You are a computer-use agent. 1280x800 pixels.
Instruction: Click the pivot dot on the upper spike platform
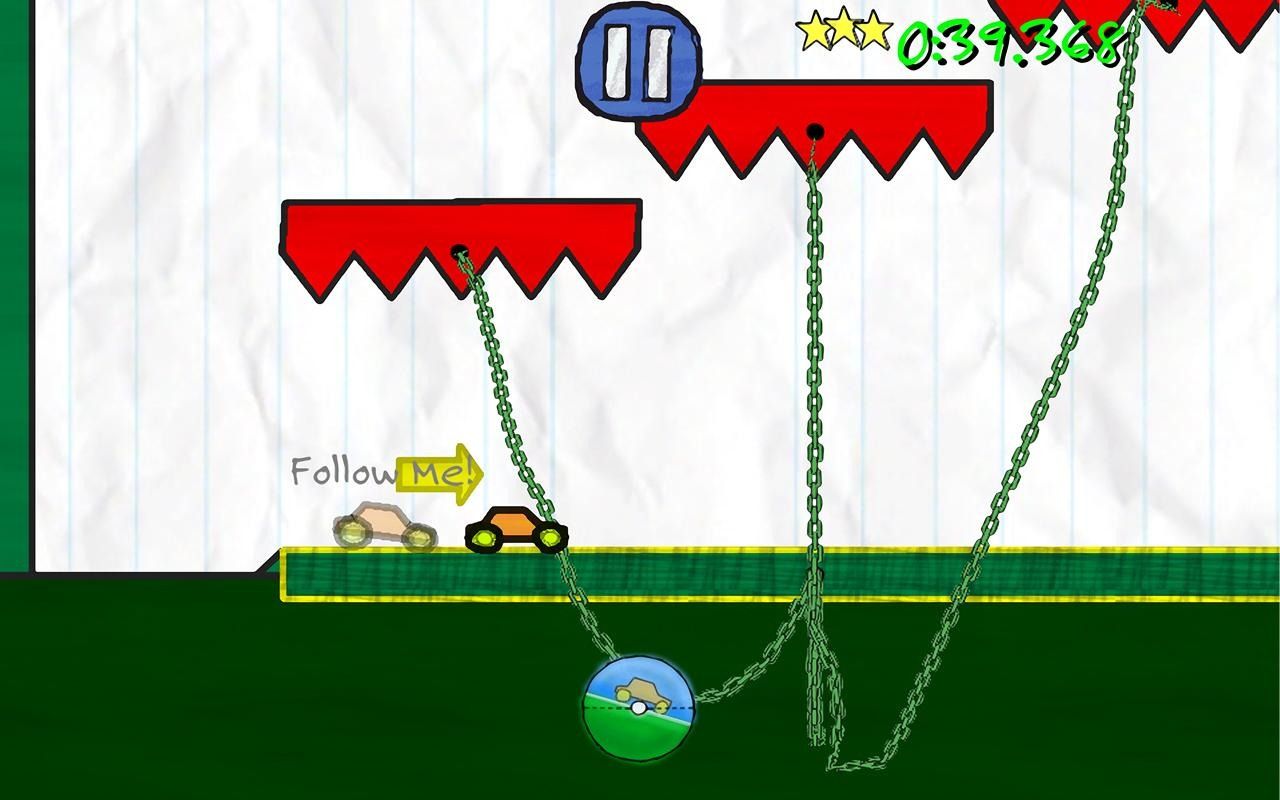click(x=815, y=130)
